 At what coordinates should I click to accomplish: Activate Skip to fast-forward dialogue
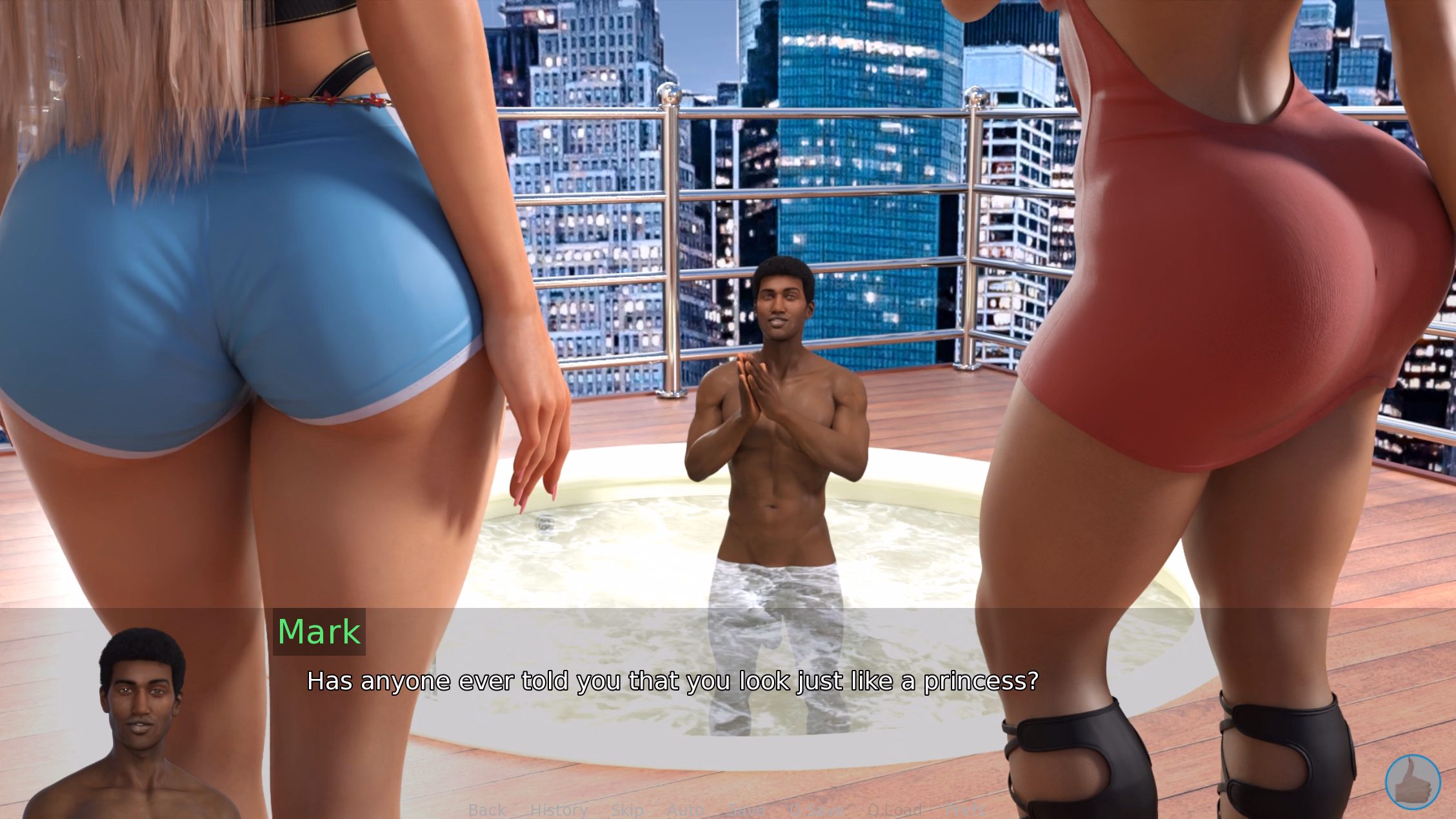[627, 810]
